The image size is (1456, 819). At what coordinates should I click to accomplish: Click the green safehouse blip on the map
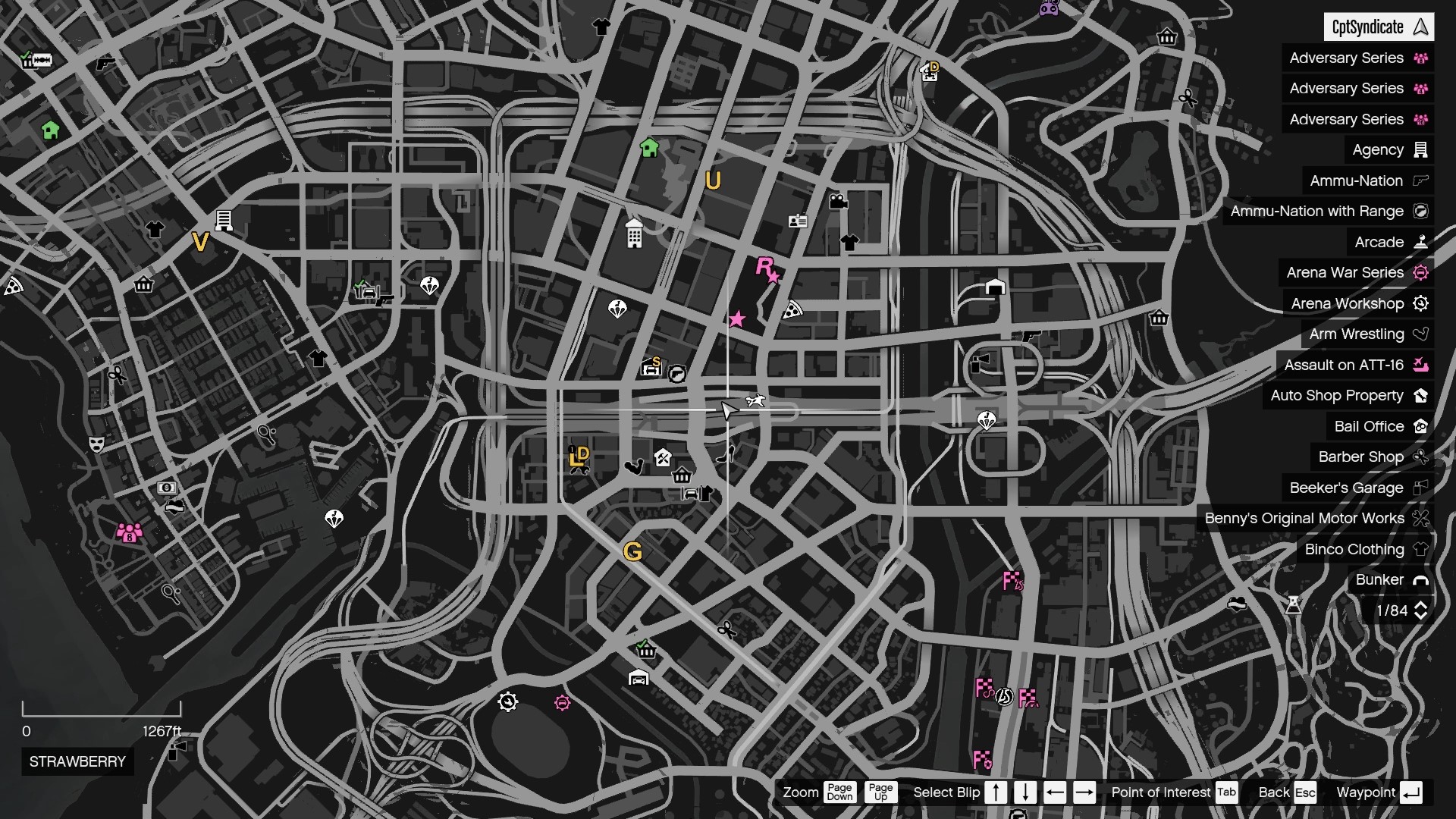[648, 147]
